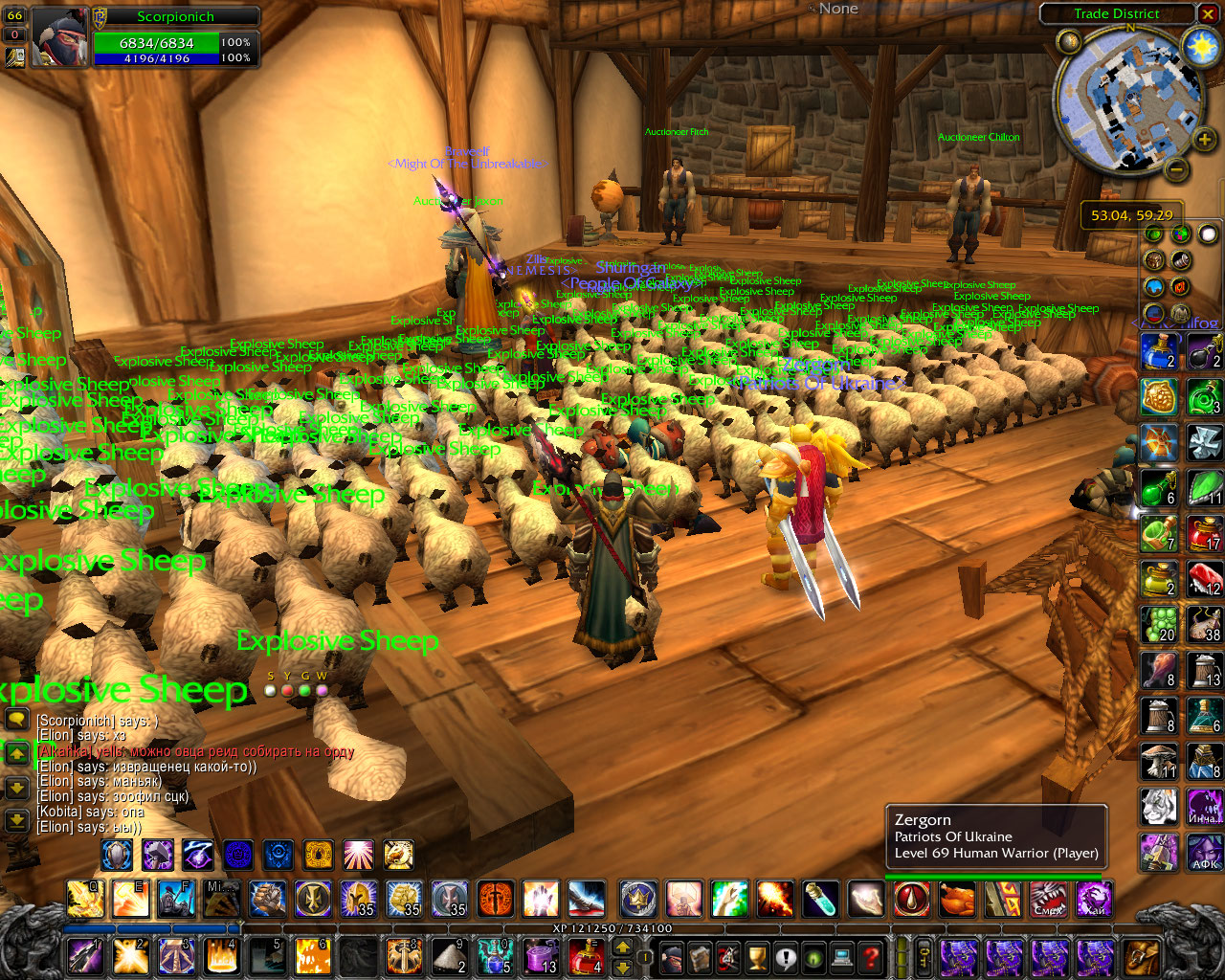This screenshot has height=980, width=1225.
Task: Zoom out the minimap with the minus button
Action: point(1177,170)
